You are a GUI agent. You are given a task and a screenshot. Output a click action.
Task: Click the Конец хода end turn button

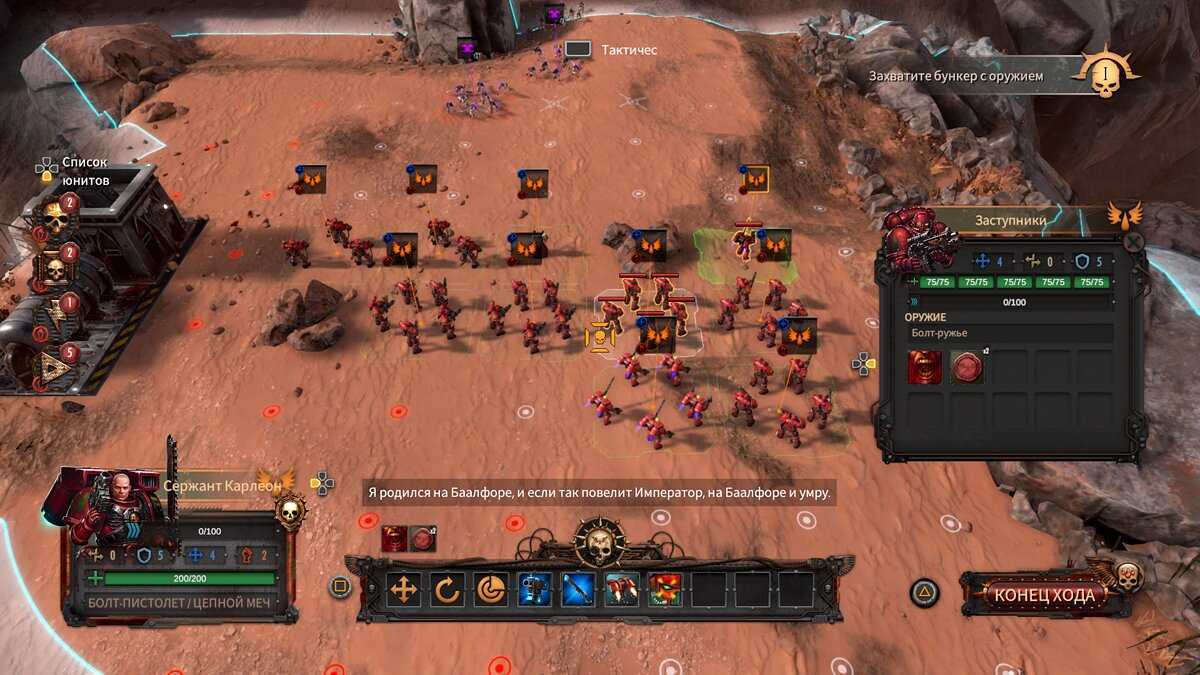(x=1046, y=595)
